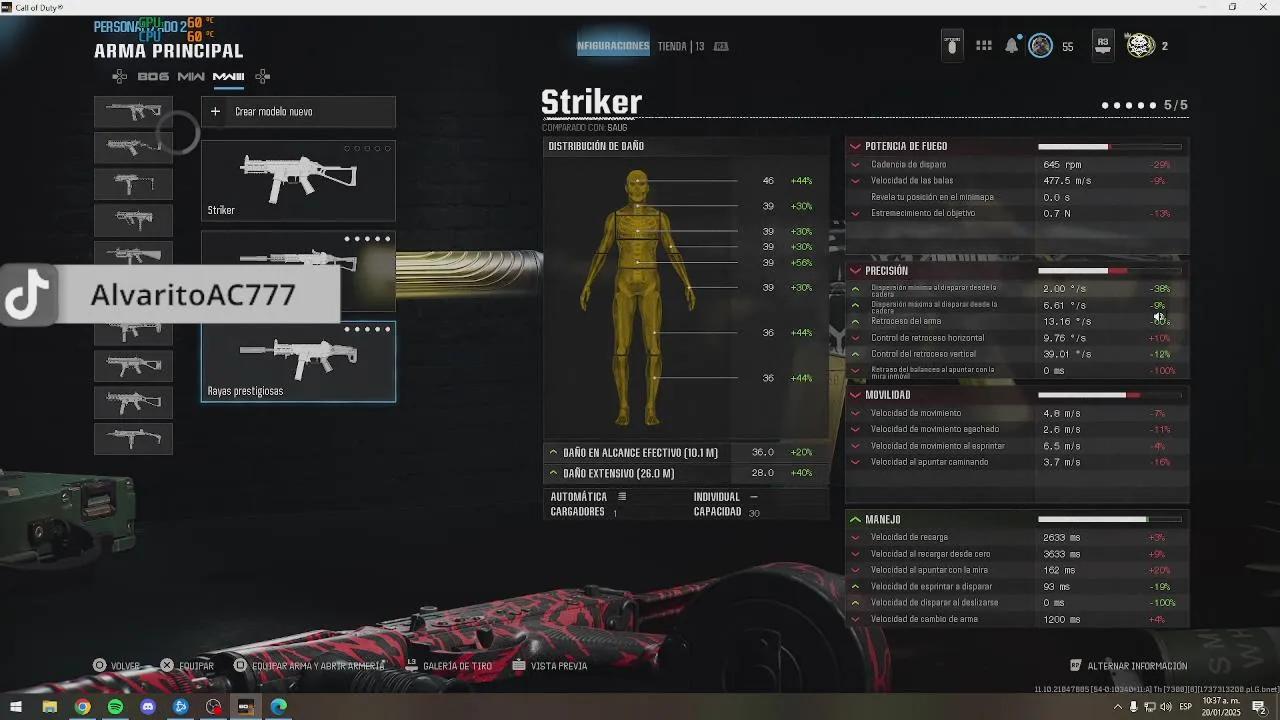Toggle Daño en Alcance Efectivo row
Viewport: 1280px width, 720px height.
click(x=552, y=452)
